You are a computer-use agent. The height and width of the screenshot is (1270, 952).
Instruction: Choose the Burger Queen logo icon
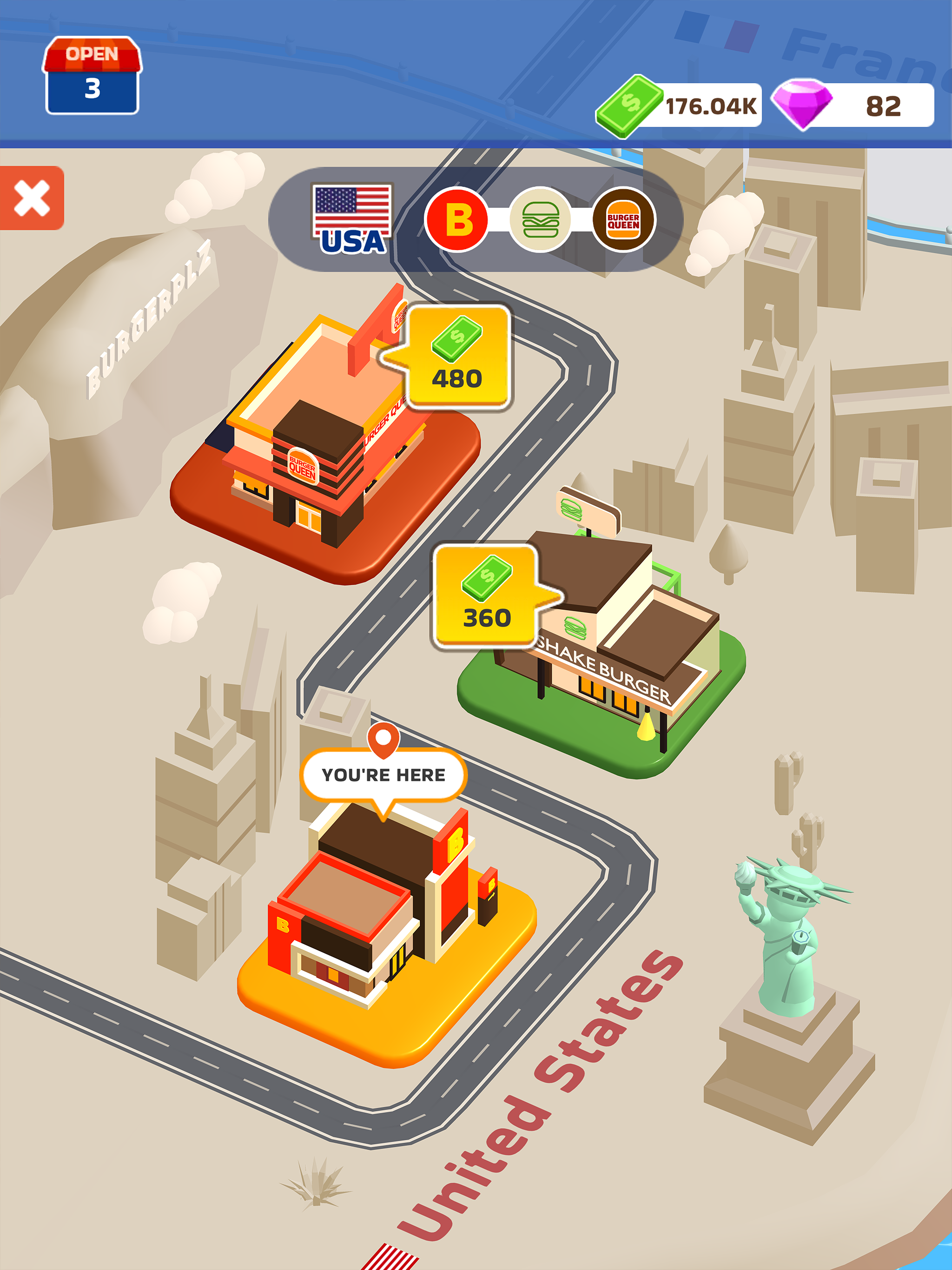pyautogui.click(x=623, y=219)
